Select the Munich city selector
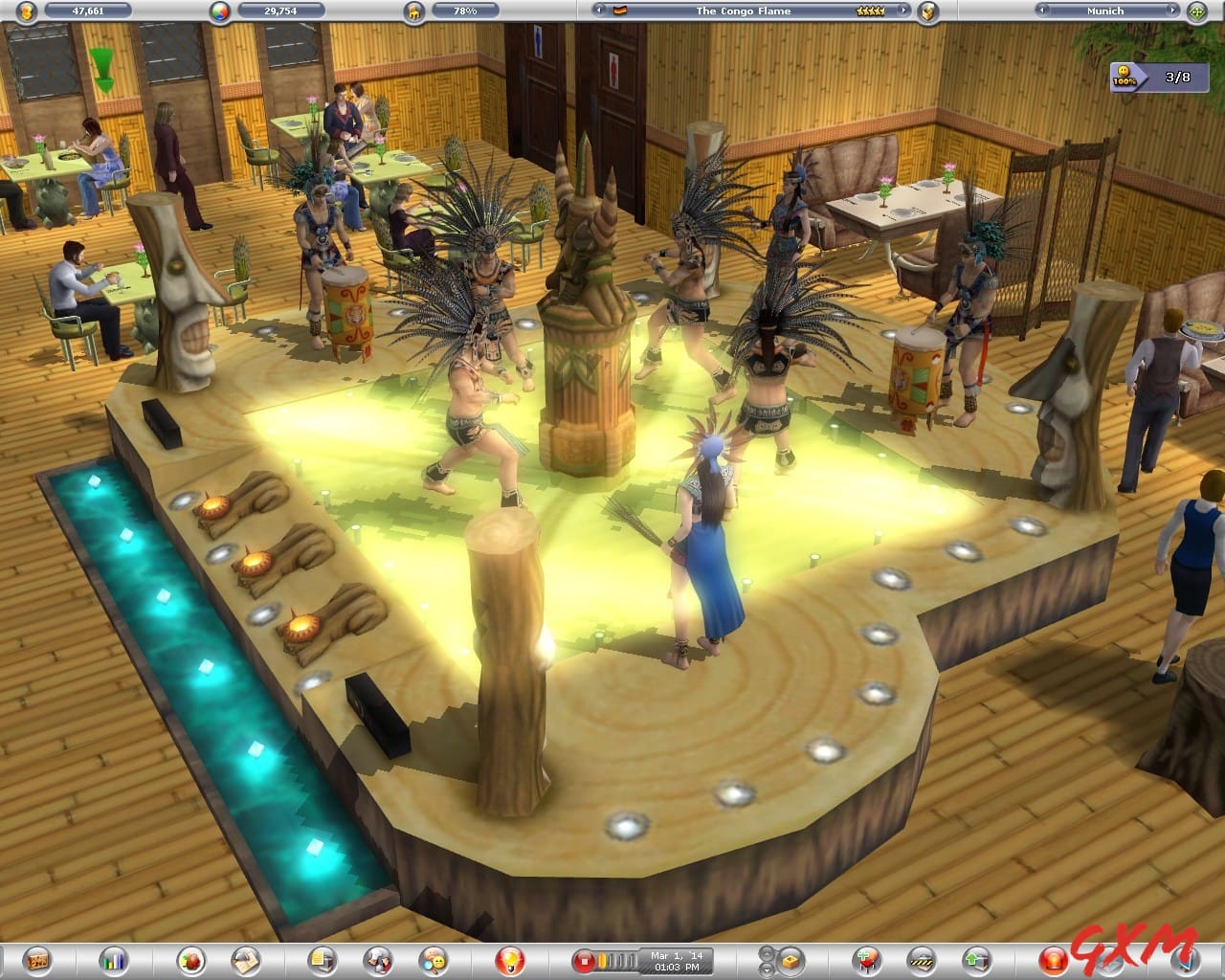 pyautogui.click(x=1105, y=11)
